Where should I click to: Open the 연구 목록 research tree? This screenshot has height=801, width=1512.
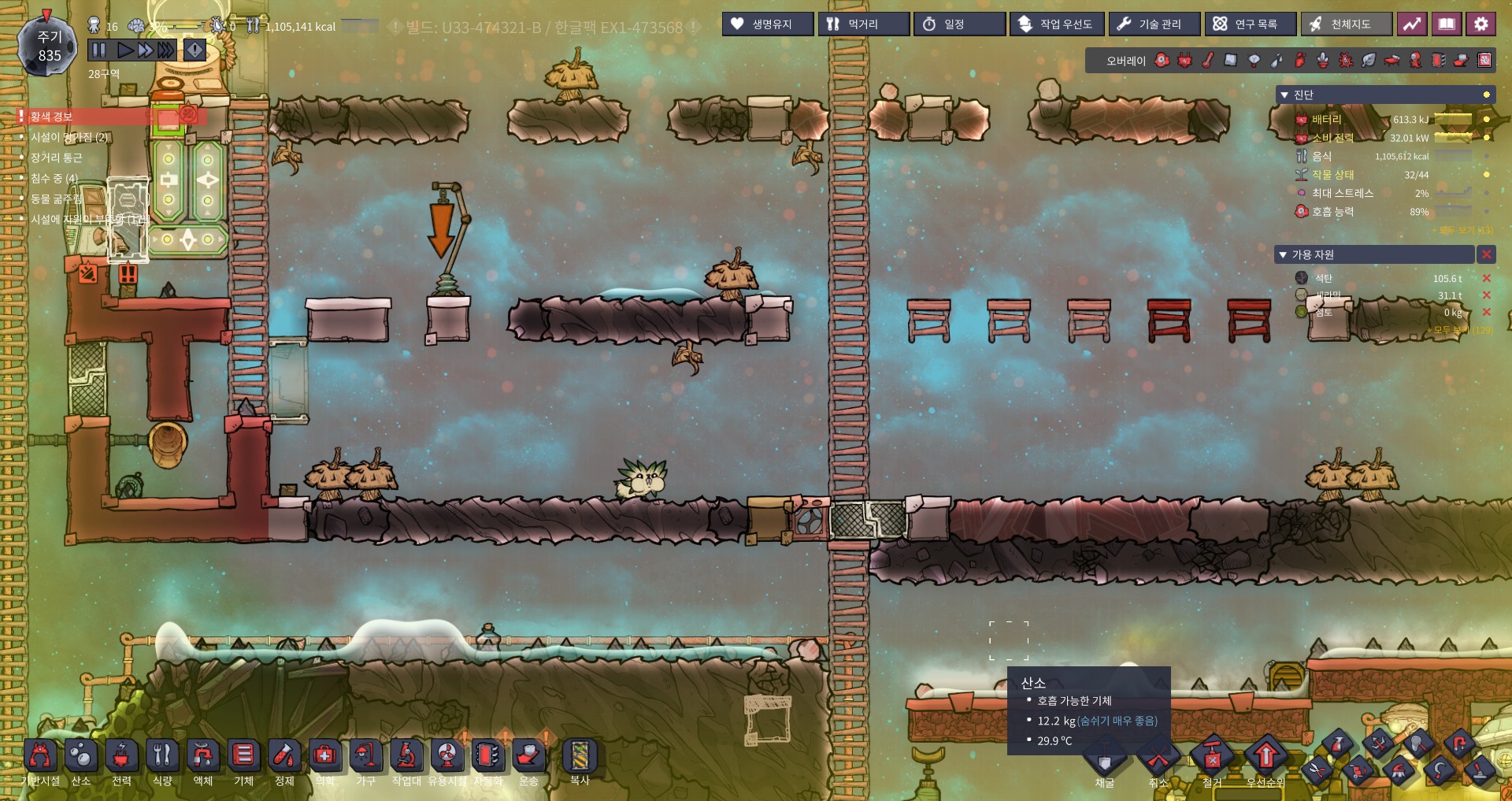[x=1250, y=24]
